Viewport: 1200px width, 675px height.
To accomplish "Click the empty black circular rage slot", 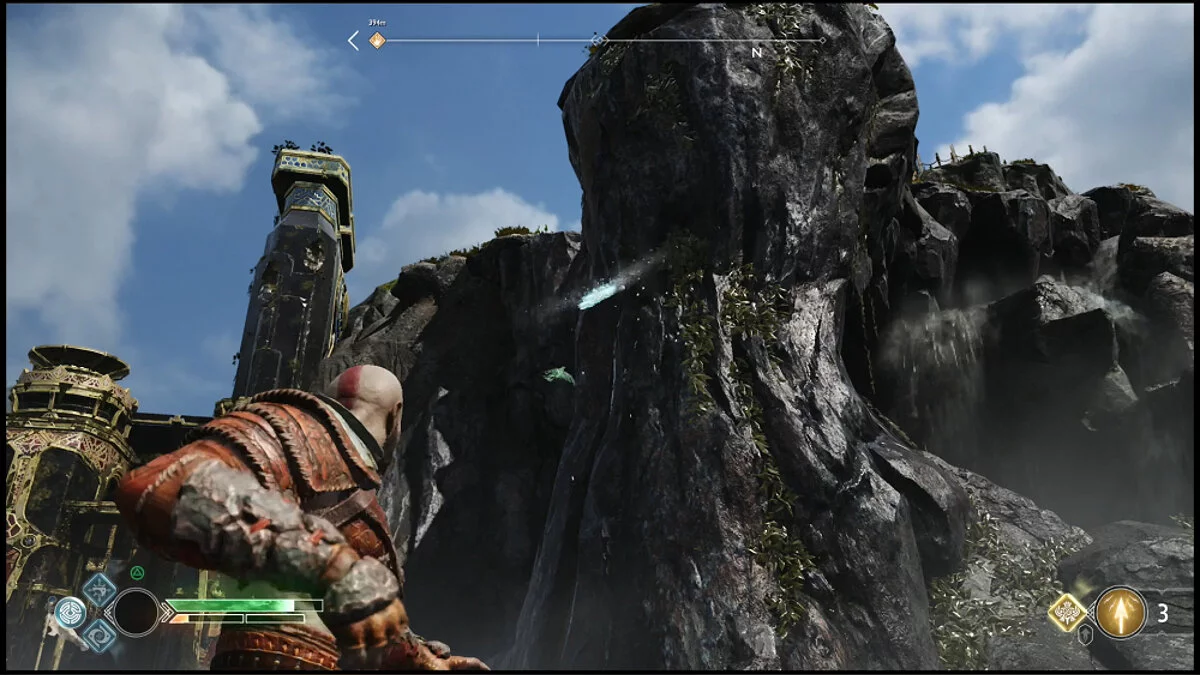I will pyautogui.click(x=135, y=612).
